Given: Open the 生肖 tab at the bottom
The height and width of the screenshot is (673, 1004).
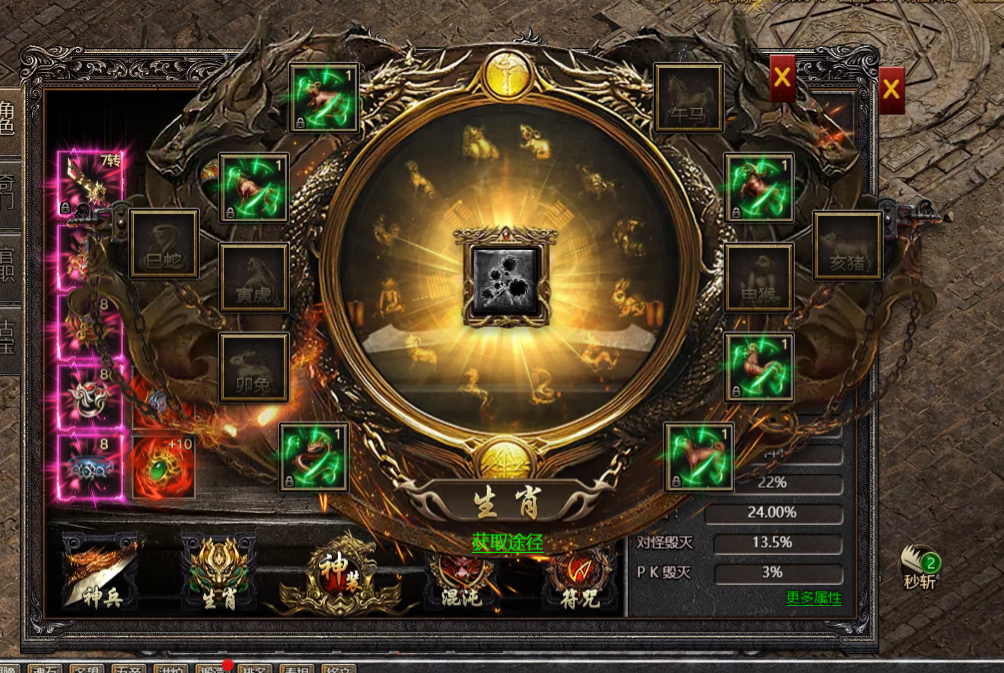Looking at the screenshot, I should click(x=218, y=572).
